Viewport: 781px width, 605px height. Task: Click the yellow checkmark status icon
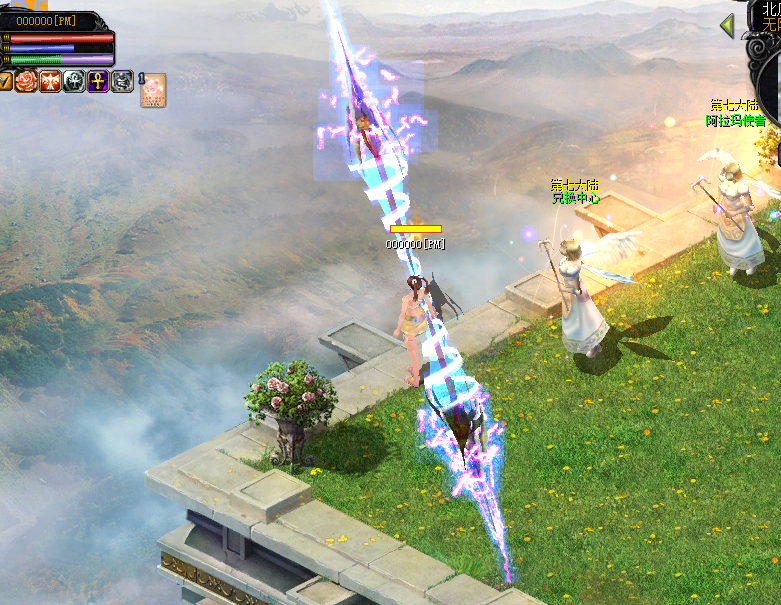click(5, 81)
